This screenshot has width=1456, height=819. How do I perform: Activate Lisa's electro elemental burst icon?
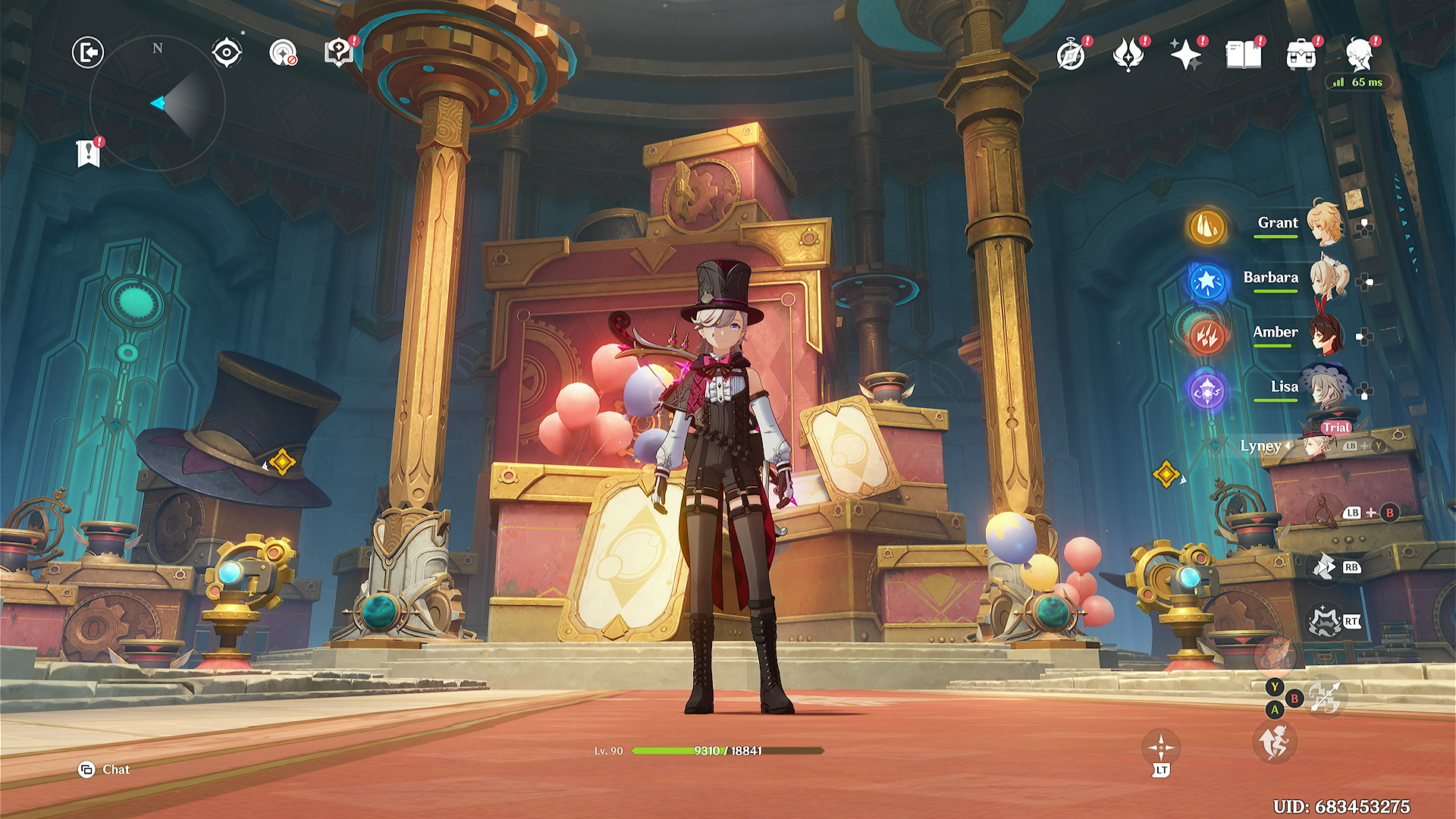pos(1207,391)
